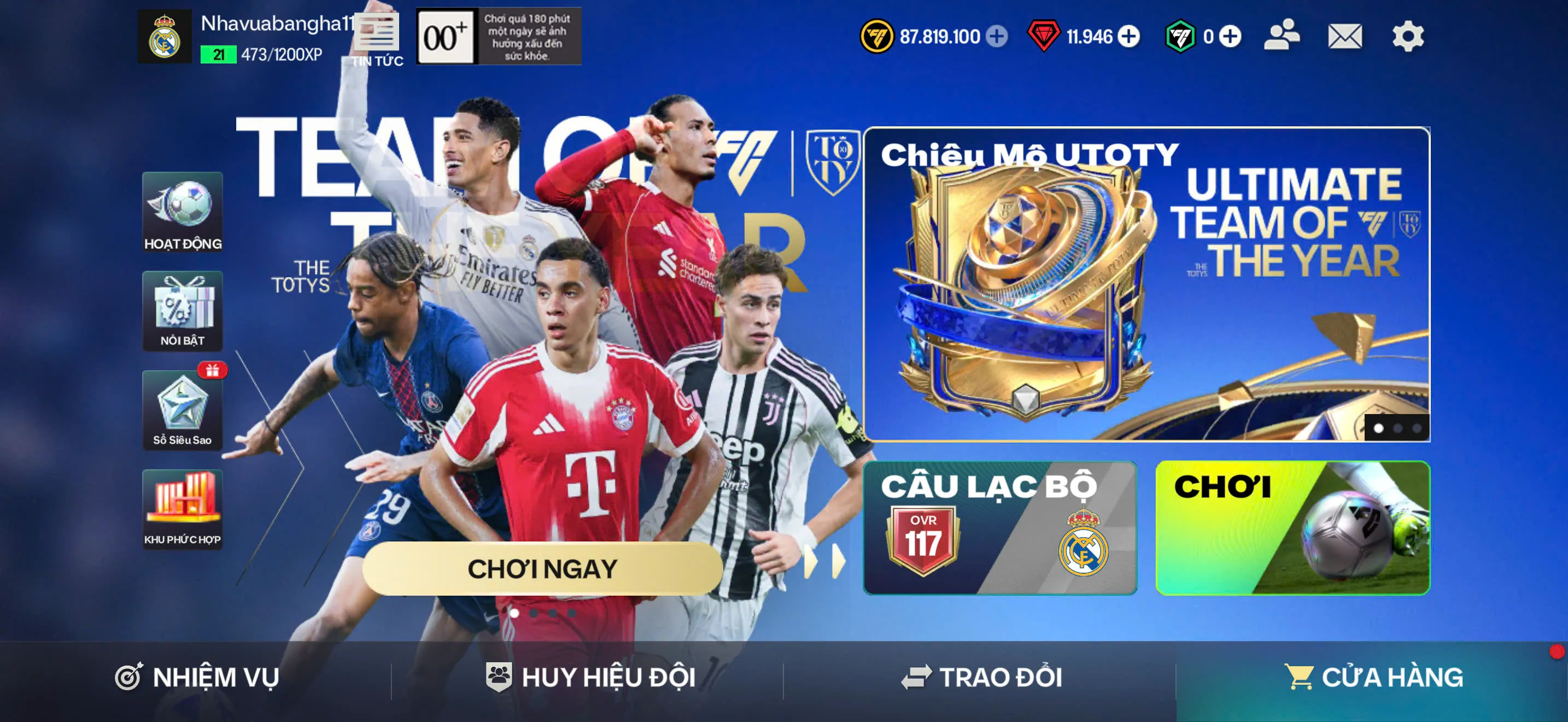
Task: Tap the plus beside the gems counter
Action: [1127, 38]
